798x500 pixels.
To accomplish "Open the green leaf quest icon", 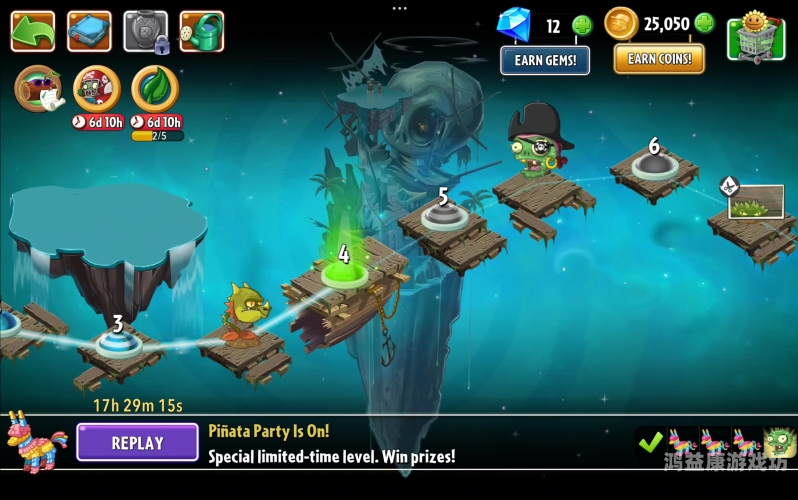I will tap(156, 89).
